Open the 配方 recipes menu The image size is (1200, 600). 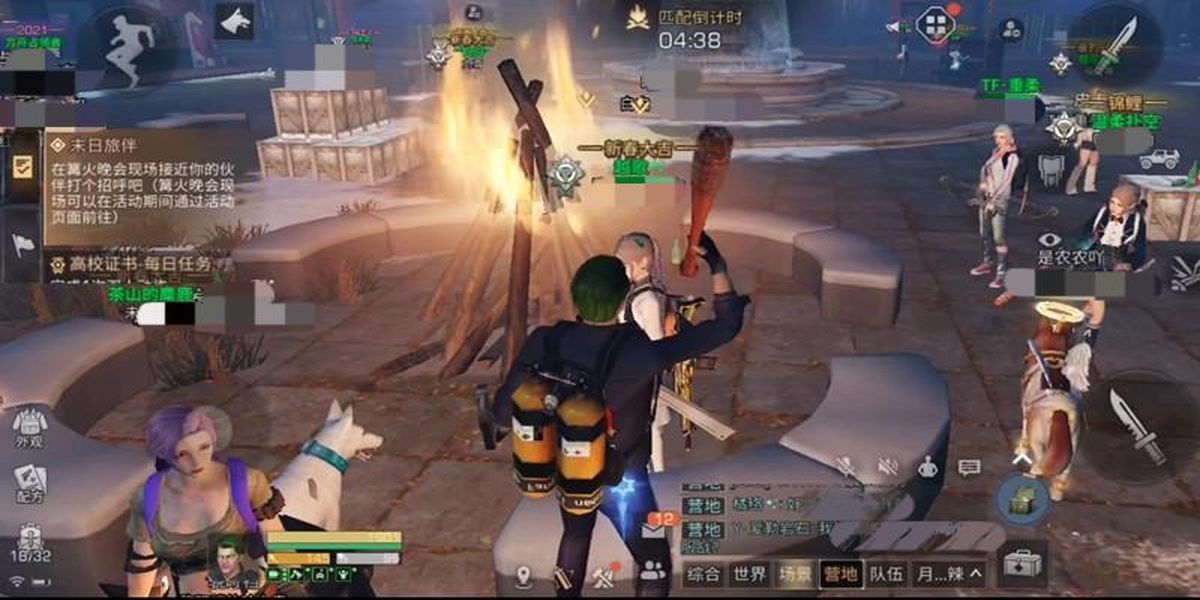(30, 484)
